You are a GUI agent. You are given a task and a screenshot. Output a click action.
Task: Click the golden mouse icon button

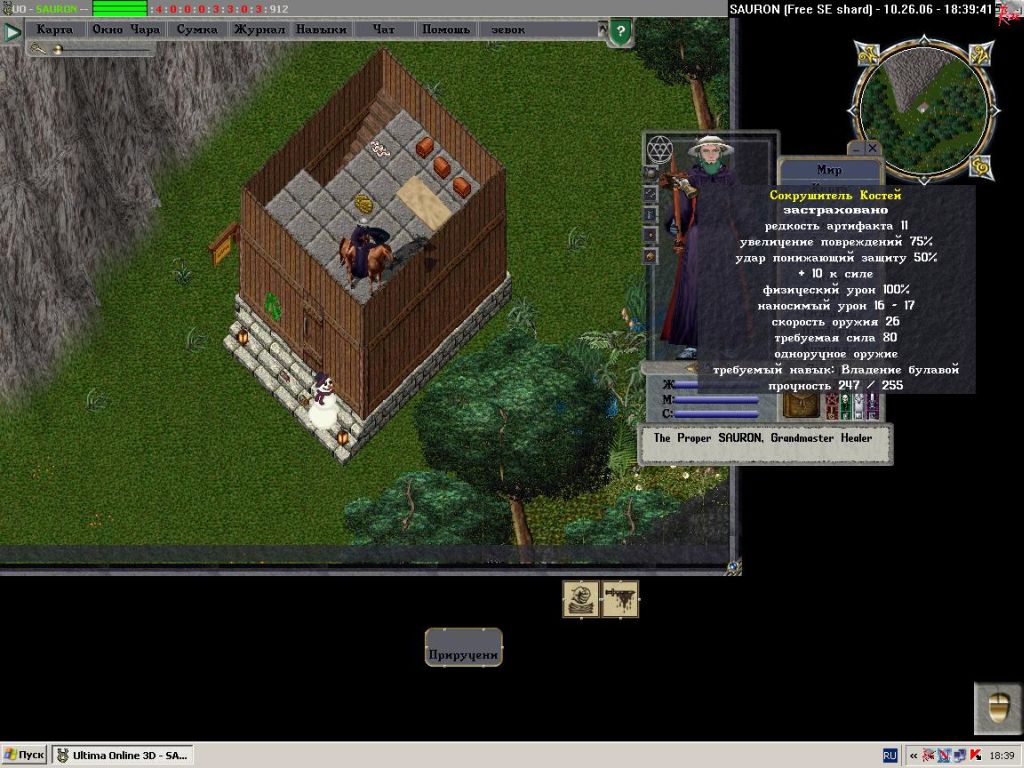point(997,708)
